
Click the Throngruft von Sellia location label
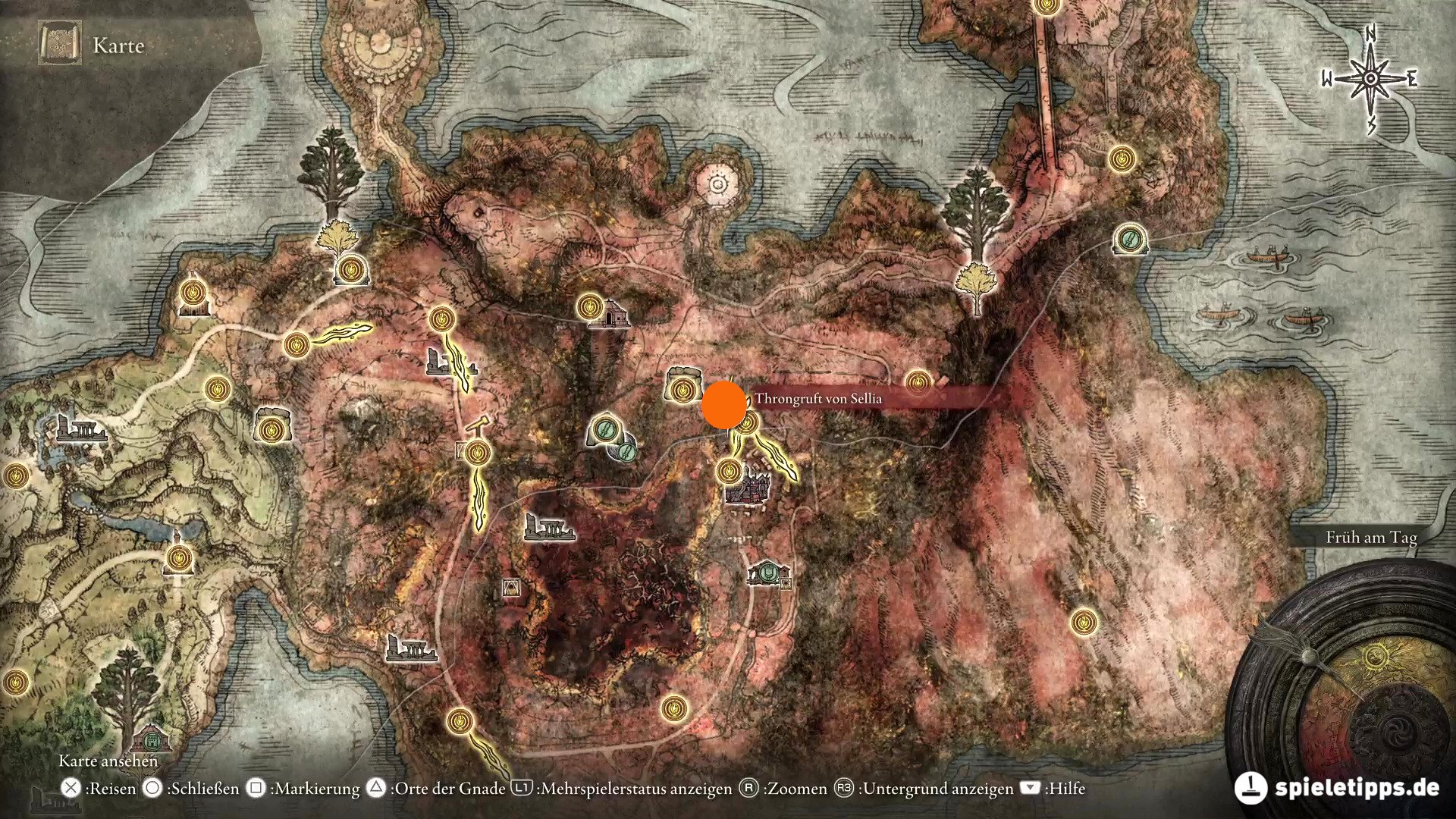[x=818, y=399]
